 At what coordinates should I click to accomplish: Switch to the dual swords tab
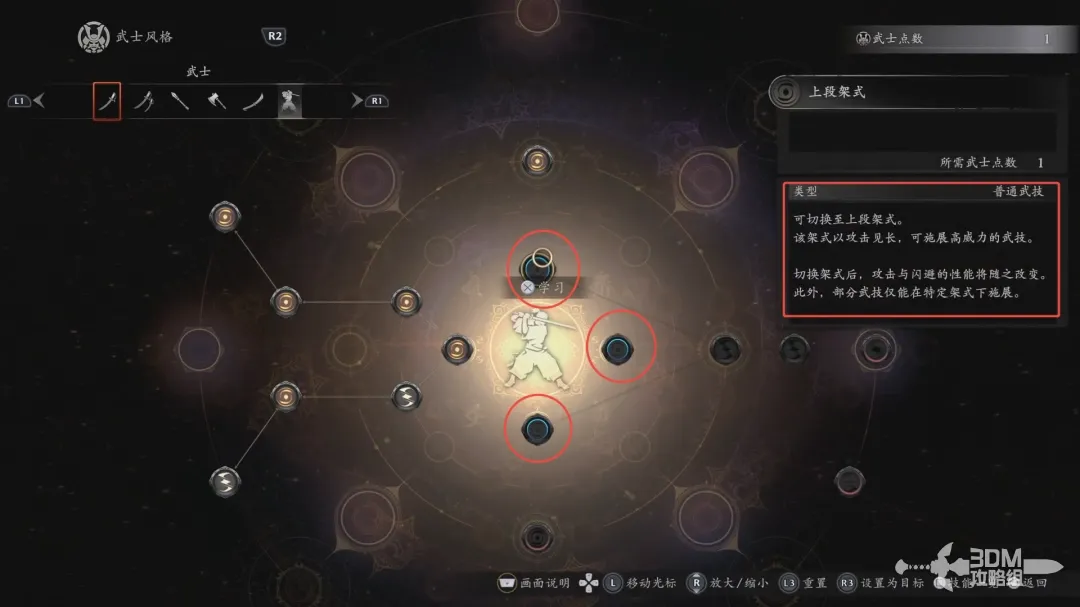tap(144, 101)
